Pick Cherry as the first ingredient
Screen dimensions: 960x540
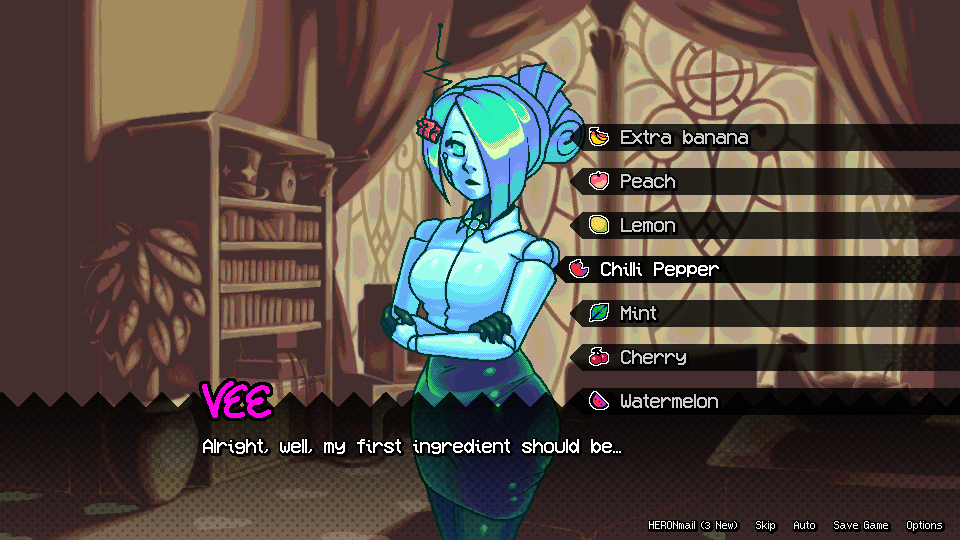[x=653, y=358]
